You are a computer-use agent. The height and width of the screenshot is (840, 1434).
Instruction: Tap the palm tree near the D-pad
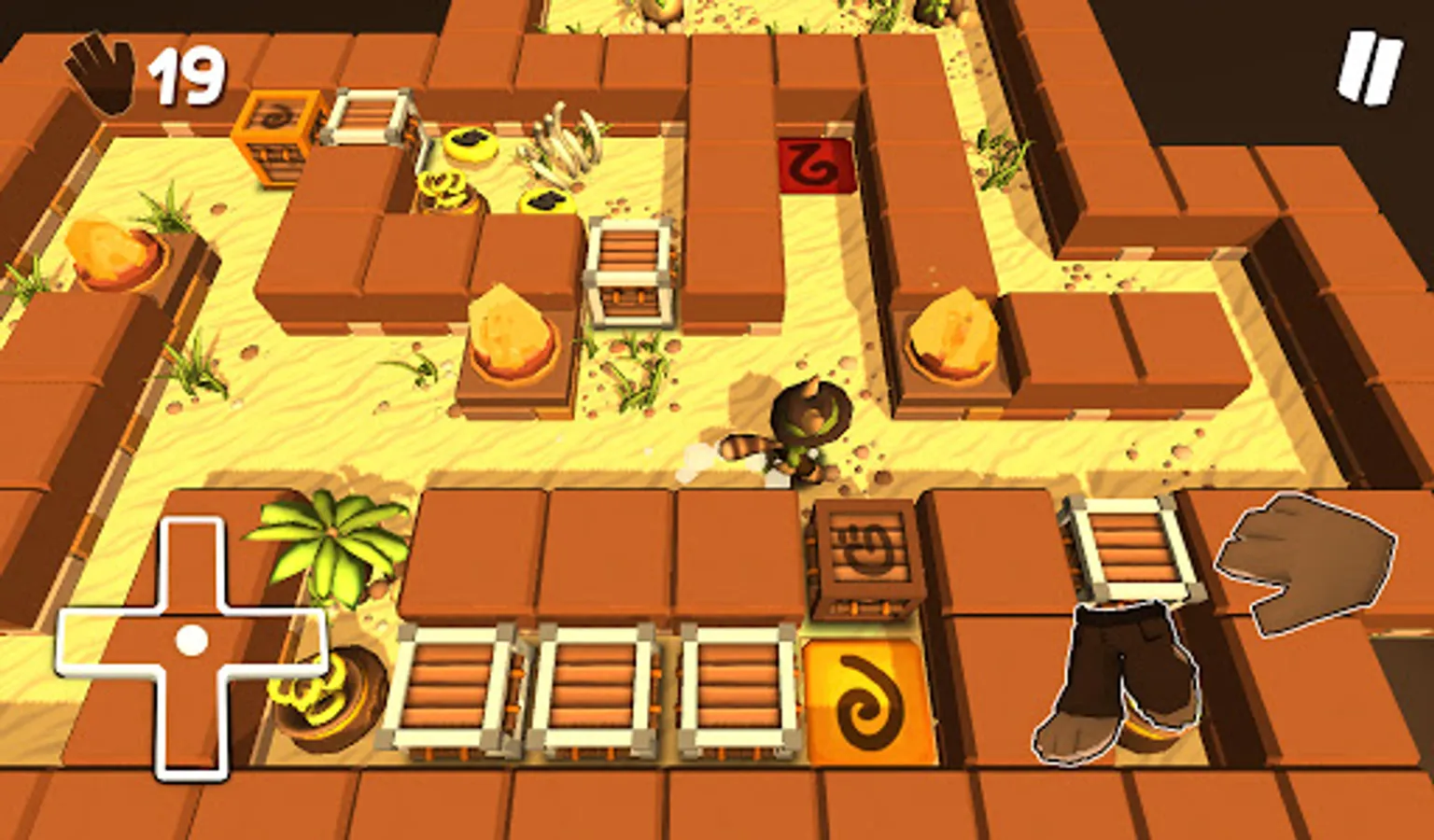point(331,551)
